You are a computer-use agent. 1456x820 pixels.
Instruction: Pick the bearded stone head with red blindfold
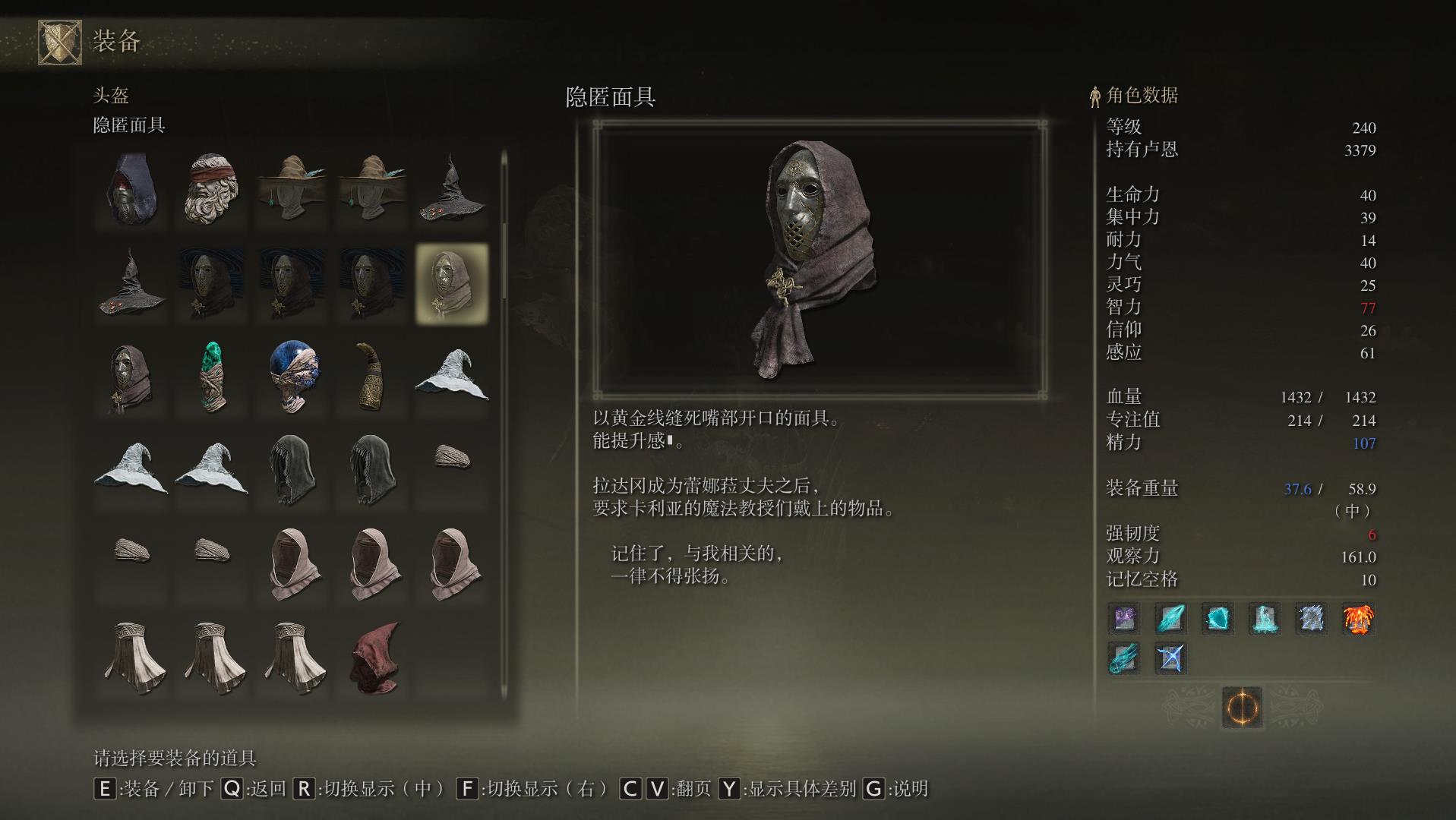point(212,189)
